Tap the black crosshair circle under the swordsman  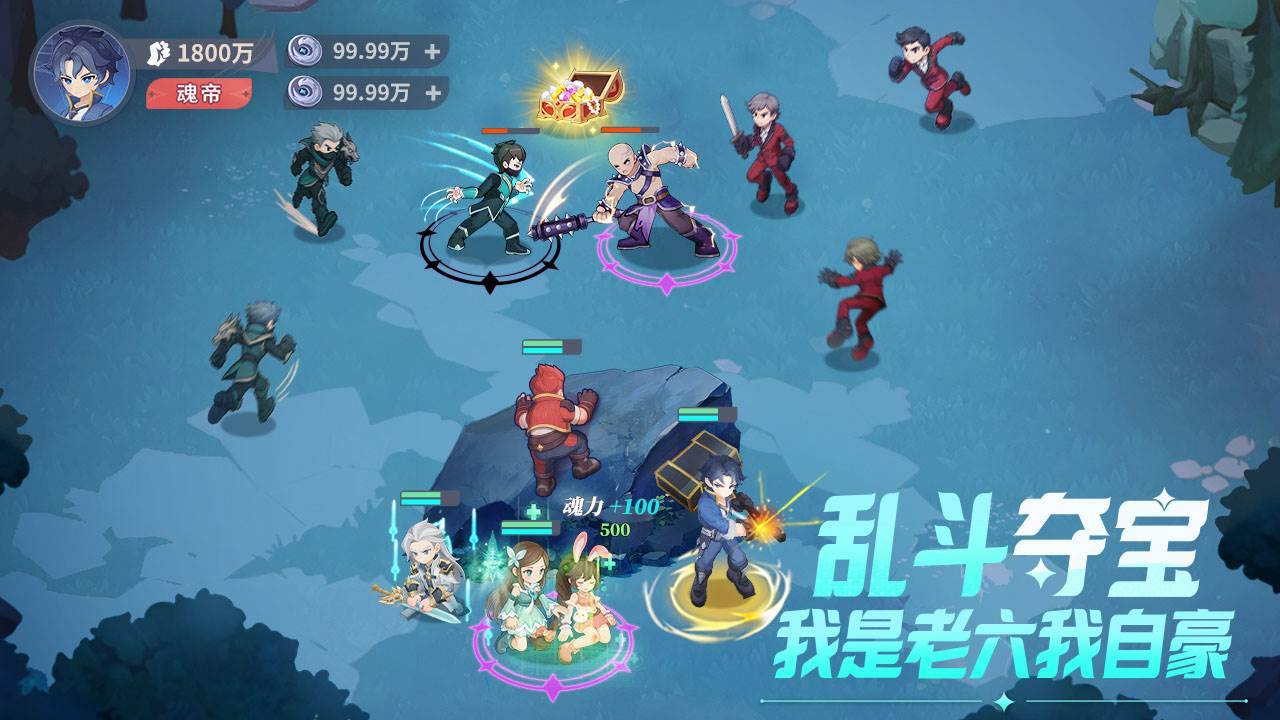click(x=487, y=250)
